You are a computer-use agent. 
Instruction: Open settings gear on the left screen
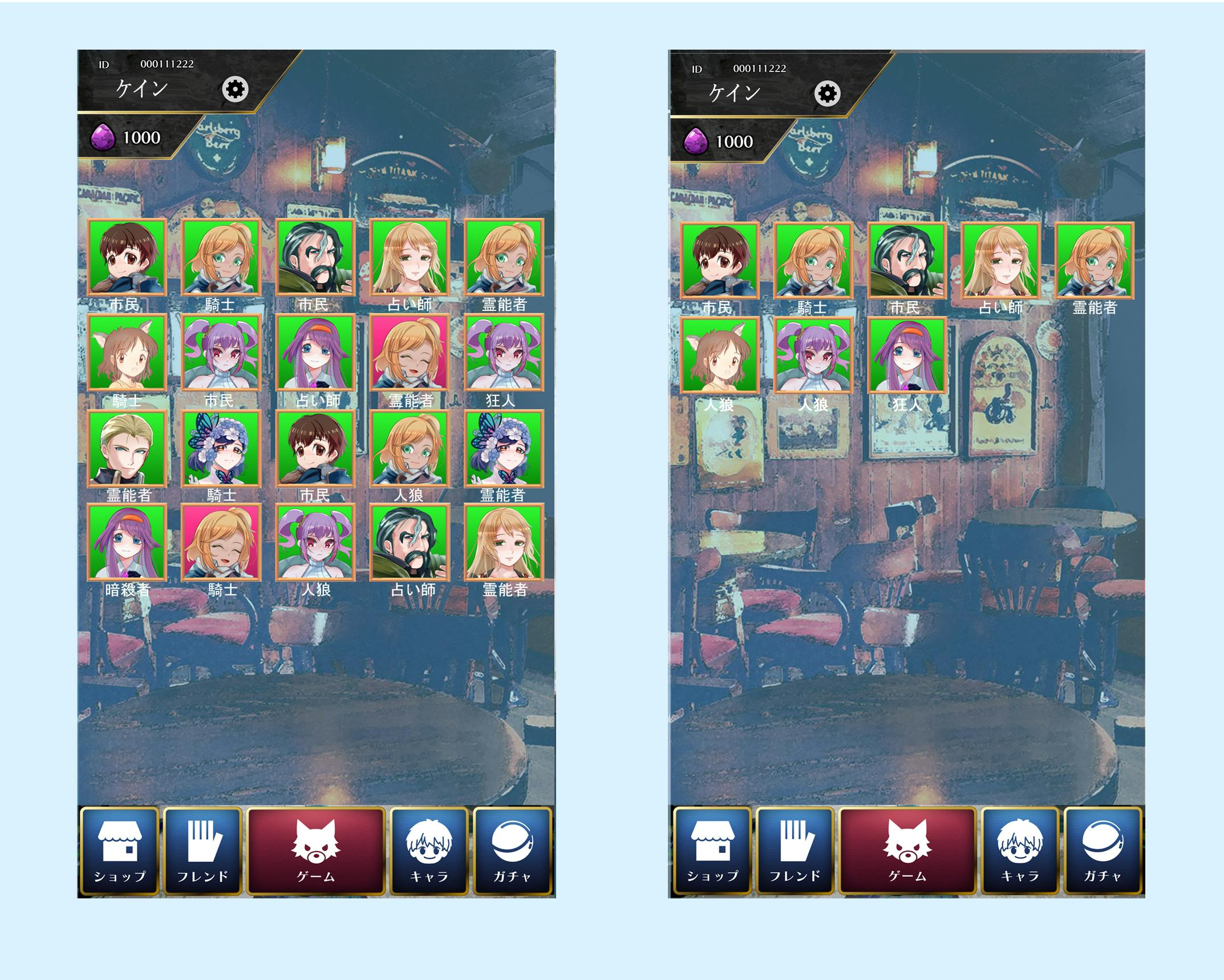click(x=235, y=90)
